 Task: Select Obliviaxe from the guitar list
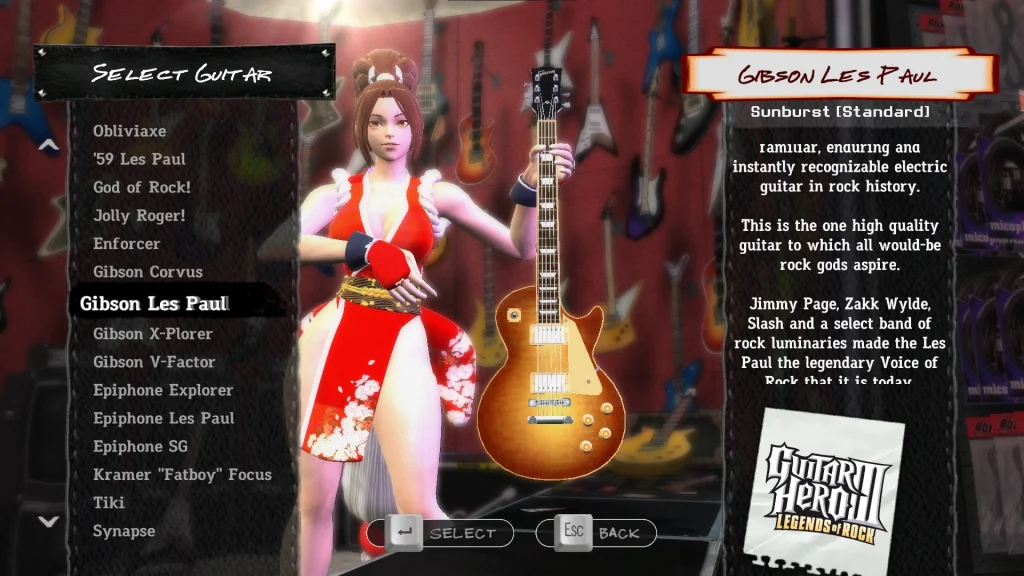pyautogui.click(x=130, y=131)
